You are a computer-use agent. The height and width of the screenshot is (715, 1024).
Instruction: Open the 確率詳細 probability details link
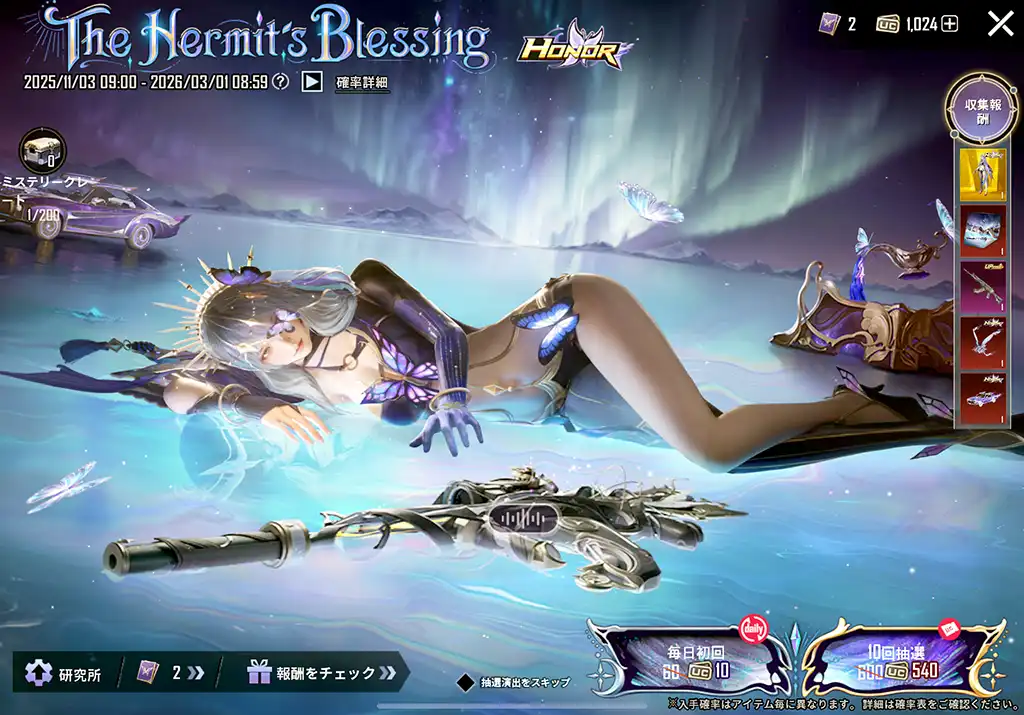pos(361,83)
